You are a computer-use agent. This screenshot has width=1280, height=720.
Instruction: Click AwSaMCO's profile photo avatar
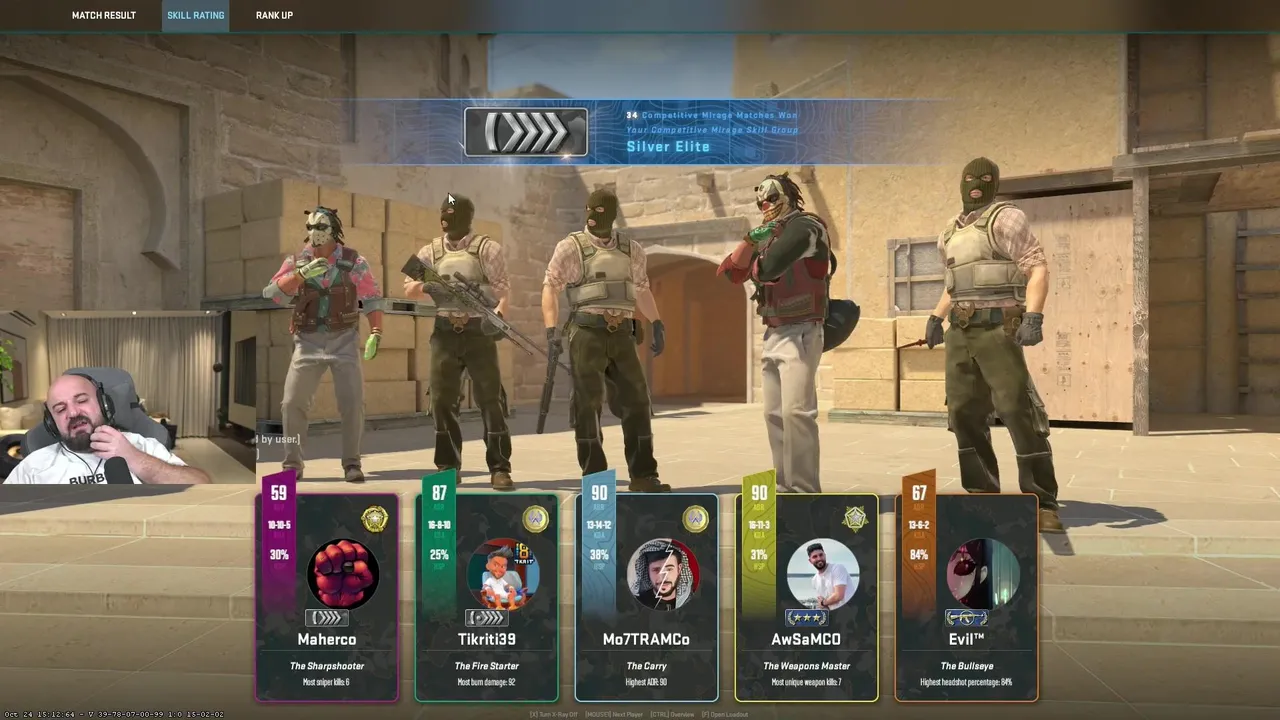823,573
